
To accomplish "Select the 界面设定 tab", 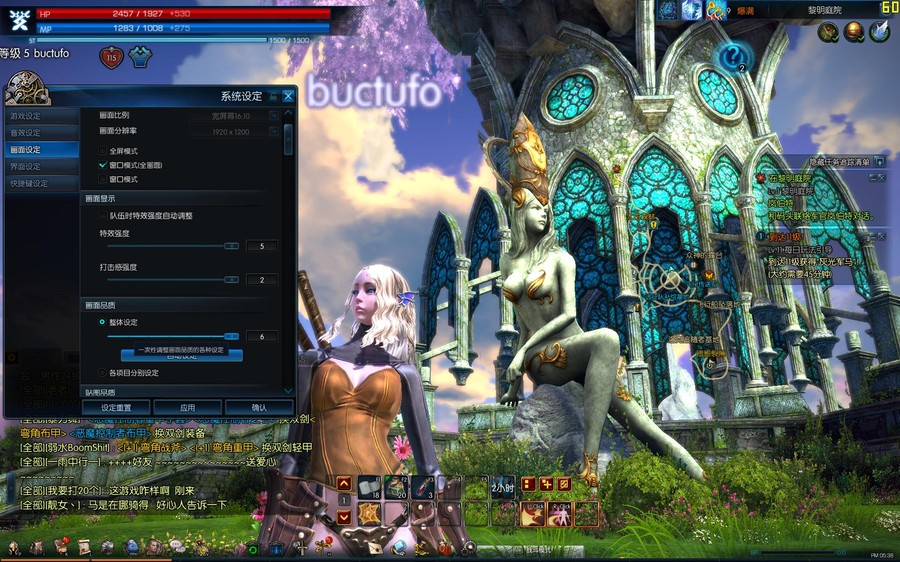I will coord(27,166).
